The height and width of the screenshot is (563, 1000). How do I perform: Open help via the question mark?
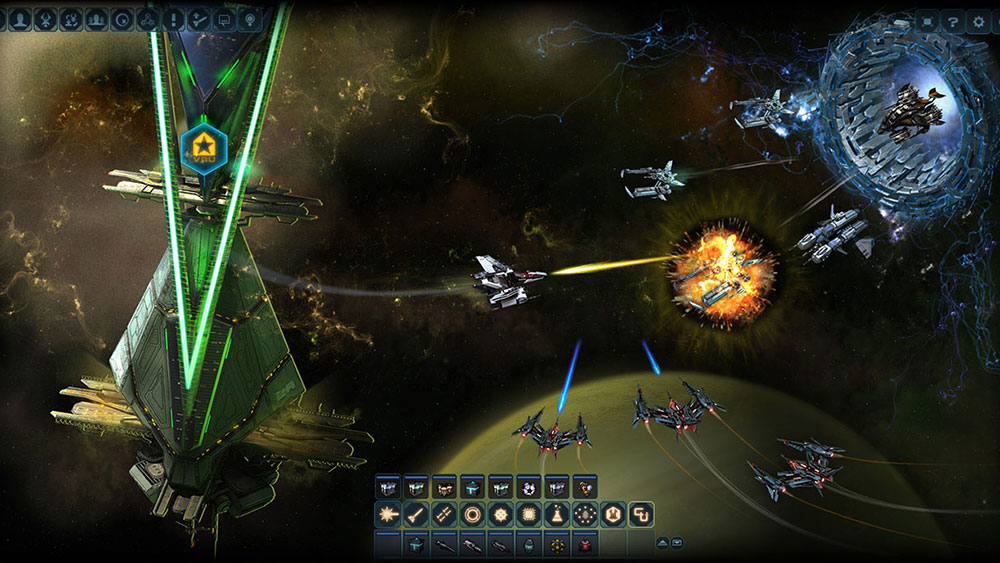[954, 20]
